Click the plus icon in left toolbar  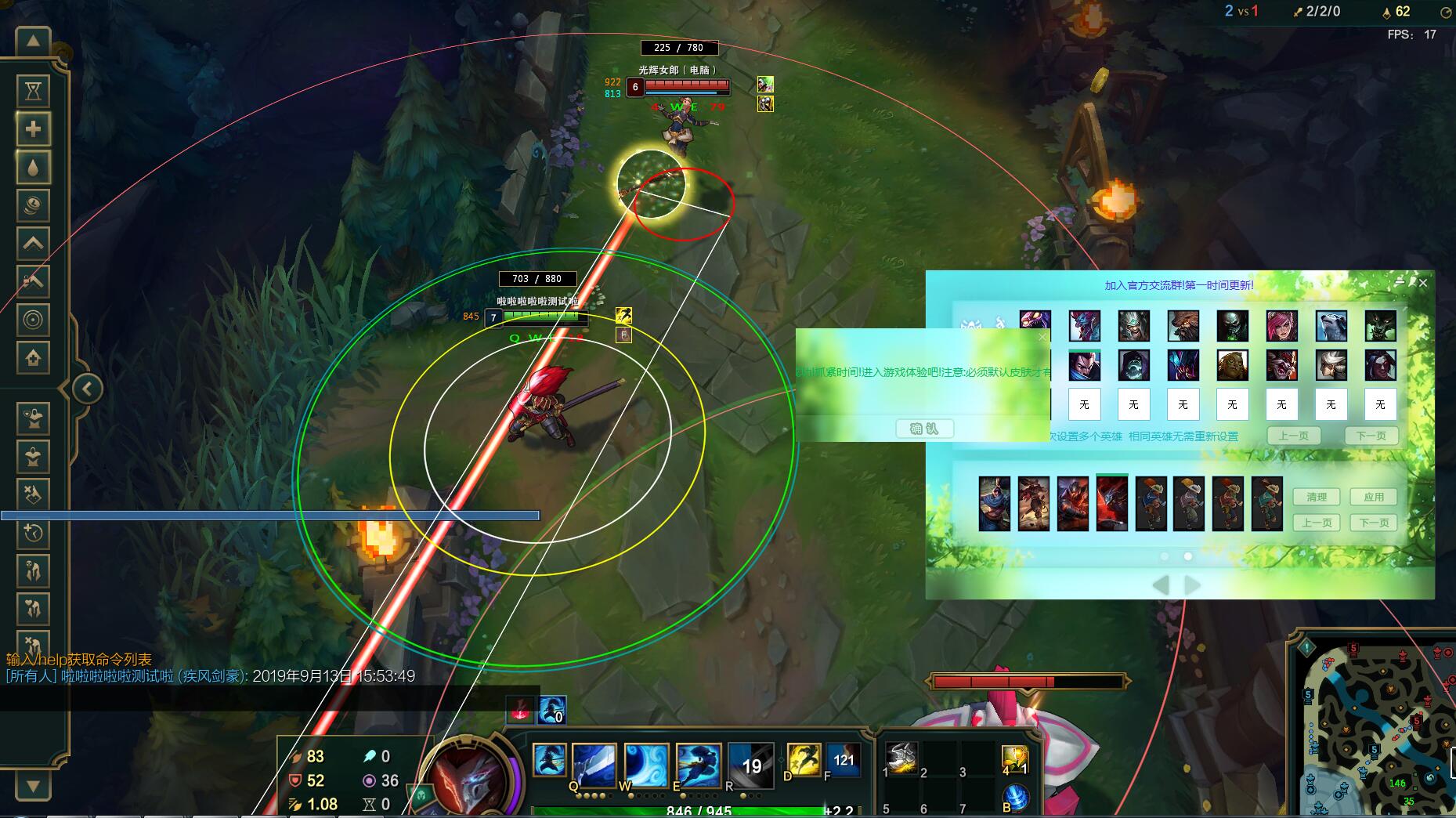tap(33, 129)
